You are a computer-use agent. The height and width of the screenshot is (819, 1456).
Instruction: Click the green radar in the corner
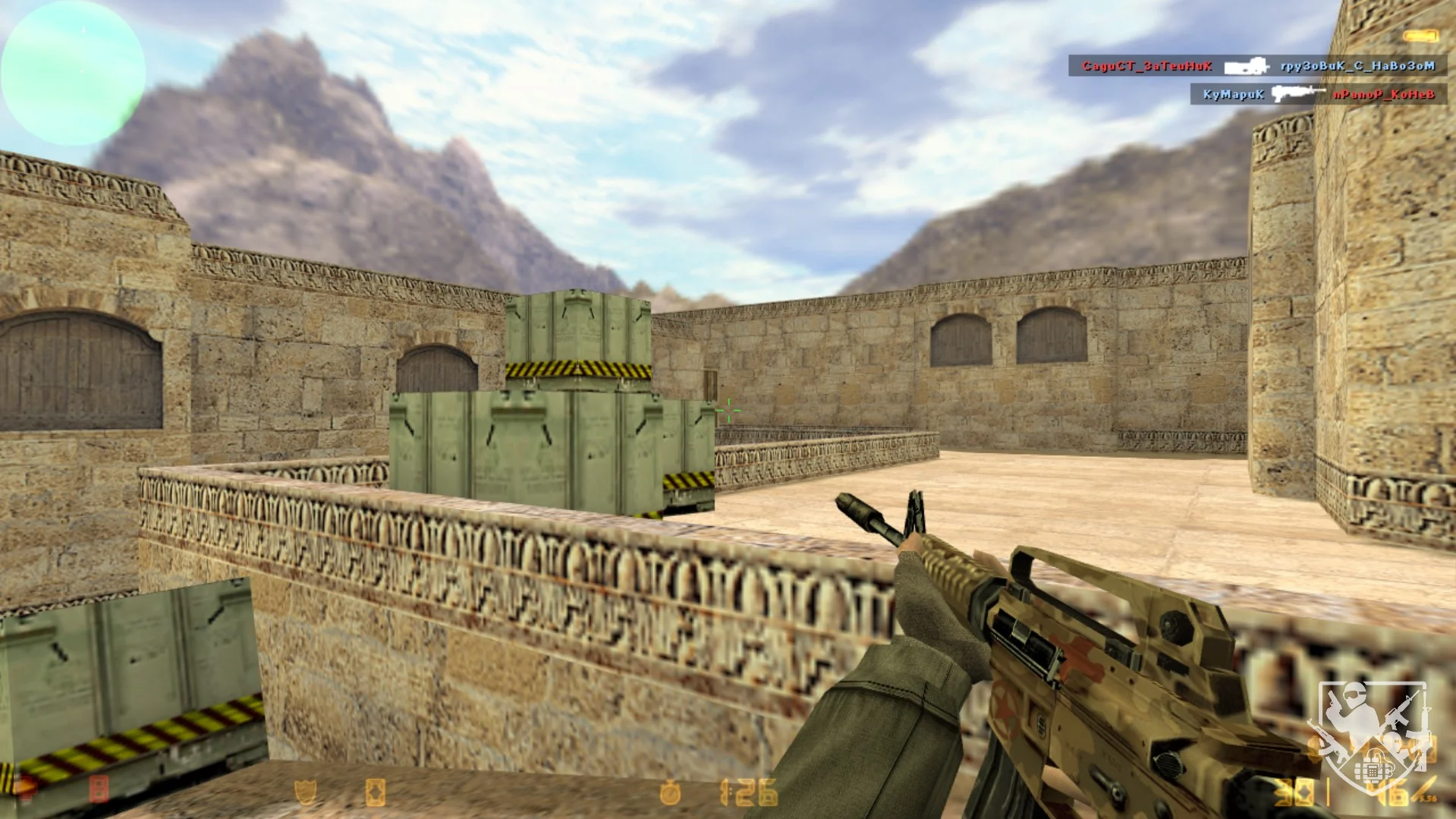point(73,73)
